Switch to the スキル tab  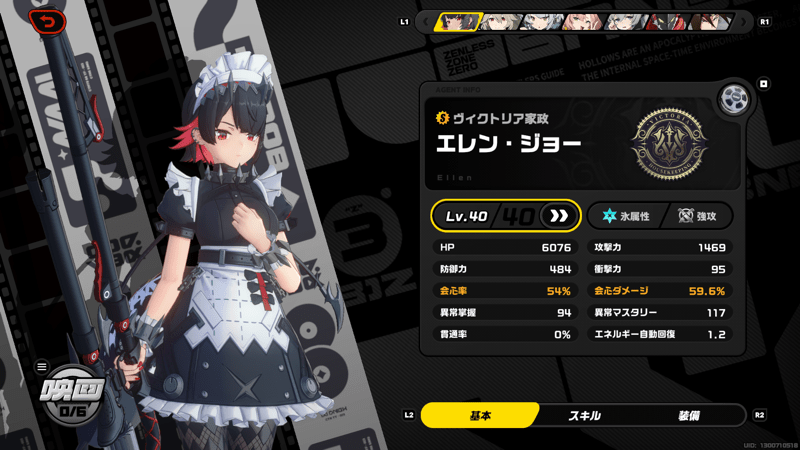584,415
